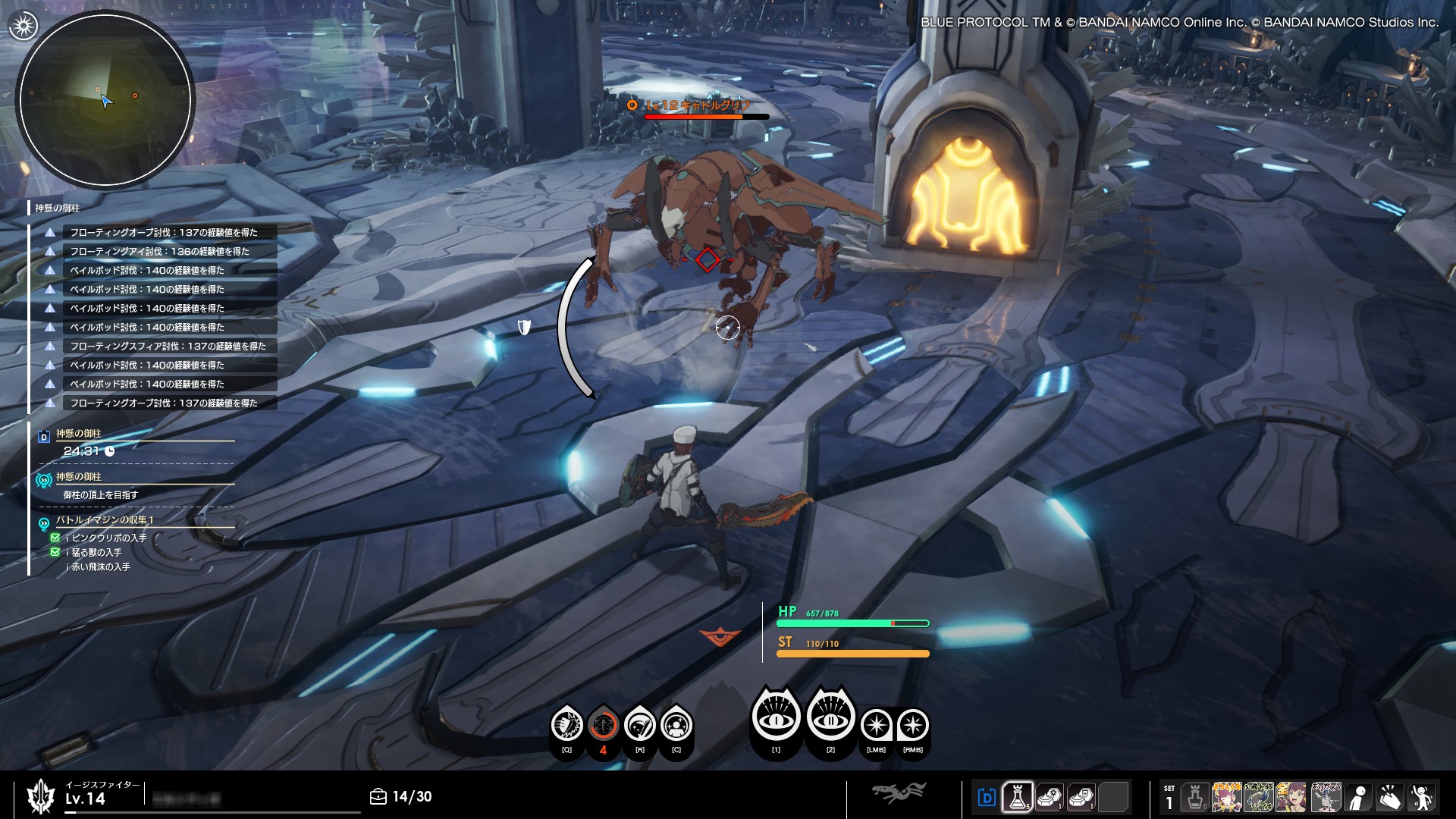Open the 14/30 bag inventory
The height and width of the screenshot is (819, 1456).
(401, 796)
